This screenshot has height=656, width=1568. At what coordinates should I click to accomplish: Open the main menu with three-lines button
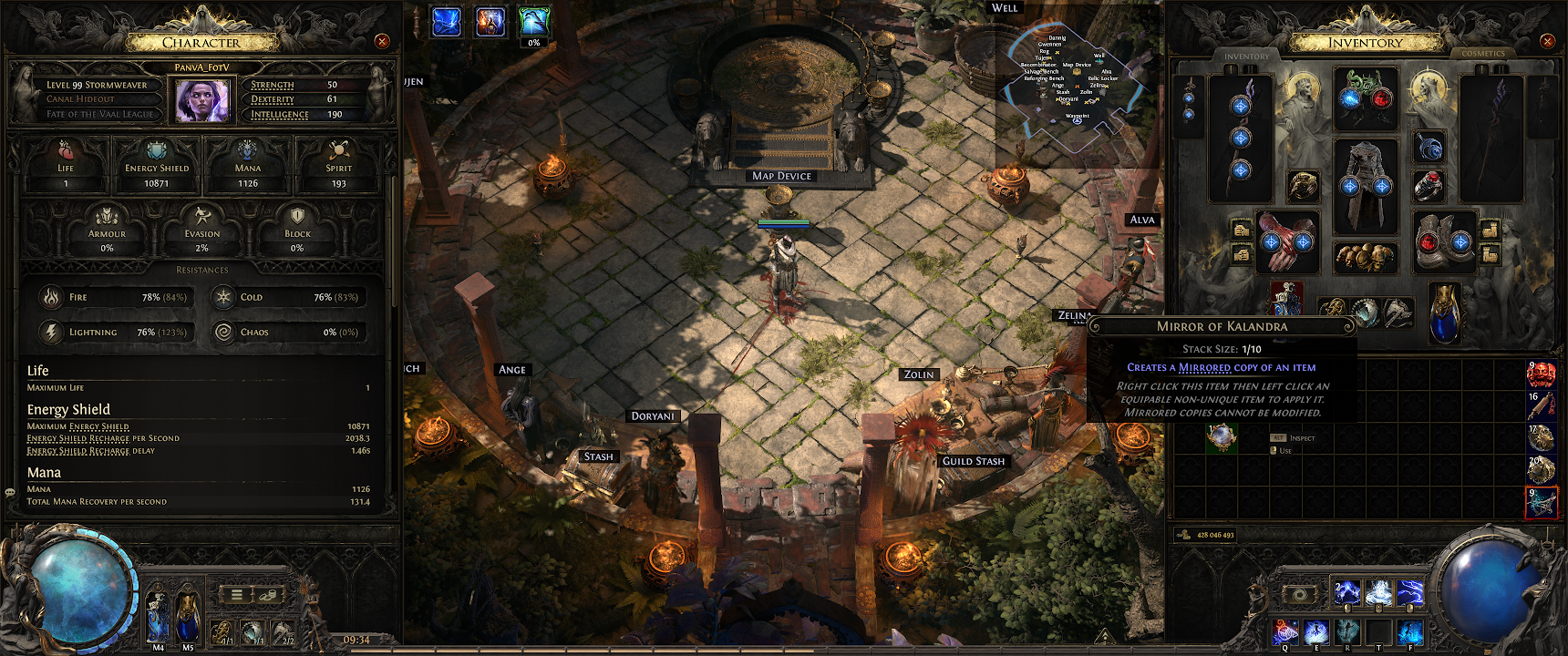[x=236, y=594]
